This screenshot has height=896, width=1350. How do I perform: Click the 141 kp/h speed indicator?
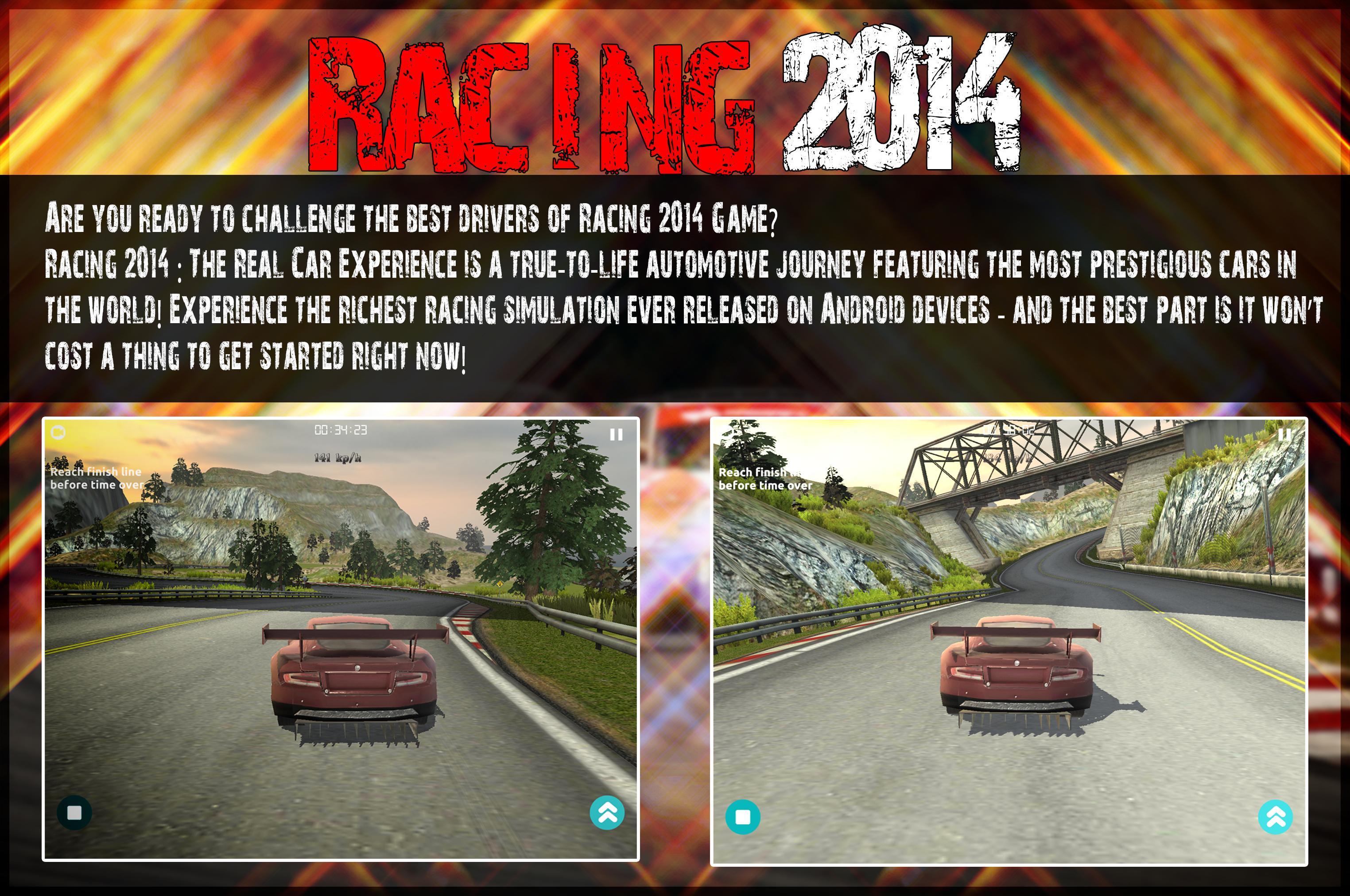338,457
